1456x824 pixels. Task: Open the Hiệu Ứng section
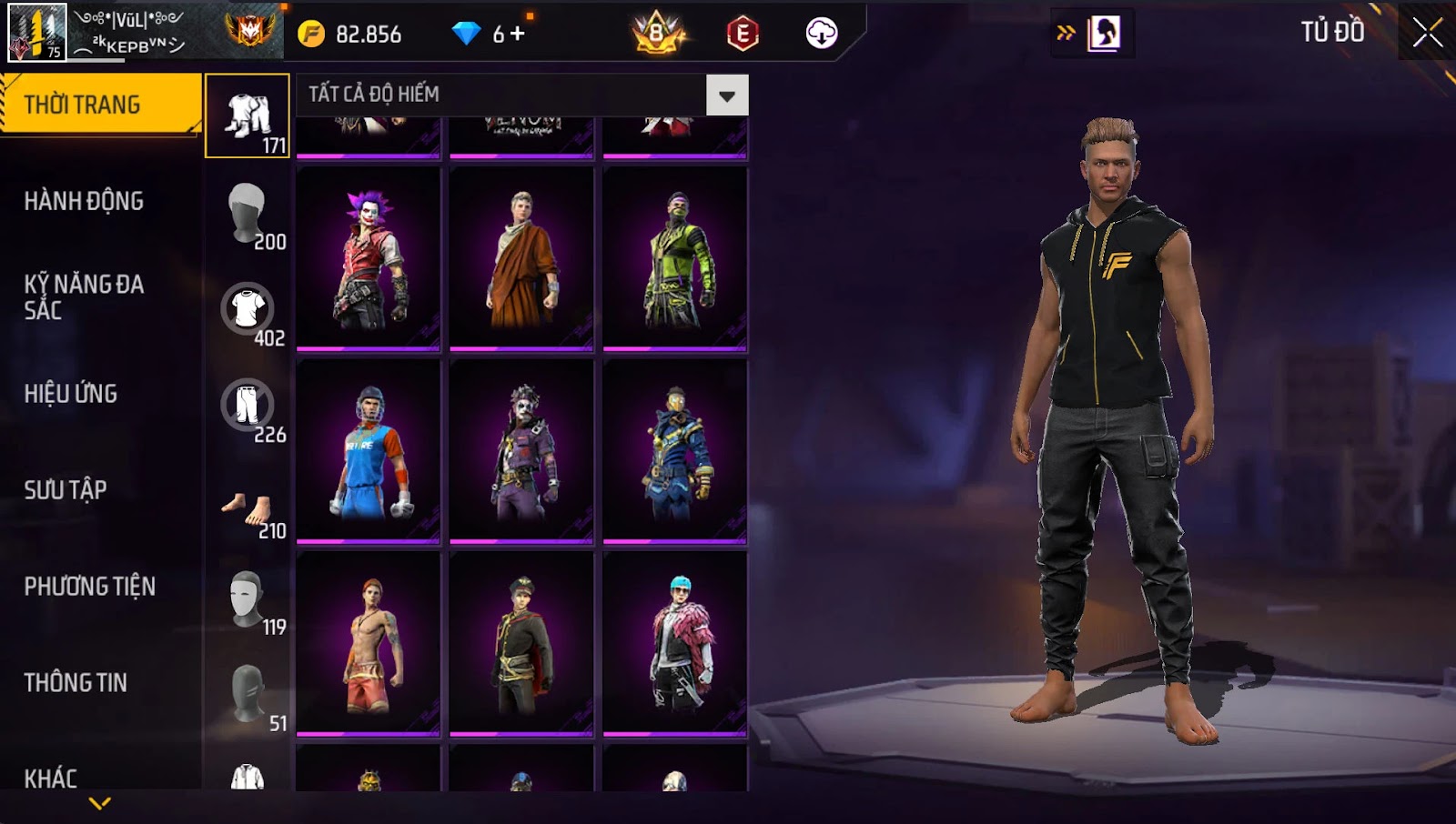click(71, 394)
